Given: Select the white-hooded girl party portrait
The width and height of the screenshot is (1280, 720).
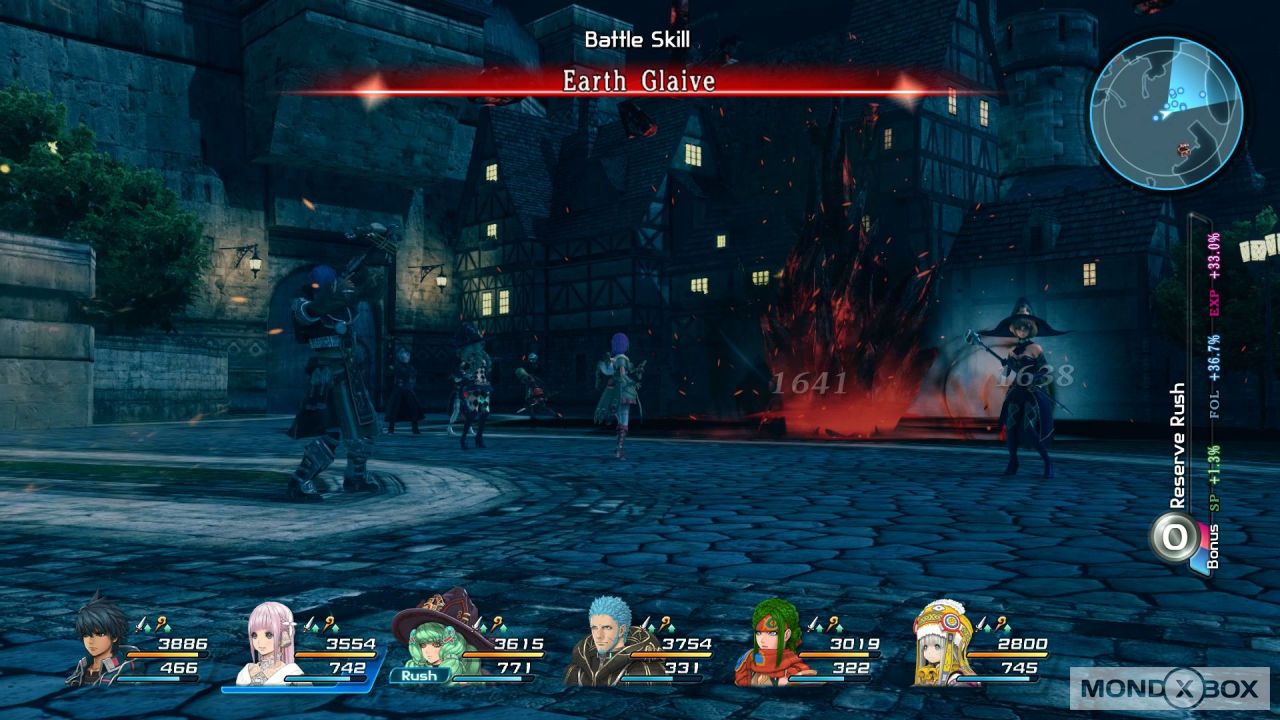Looking at the screenshot, I should (x=940, y=645).
